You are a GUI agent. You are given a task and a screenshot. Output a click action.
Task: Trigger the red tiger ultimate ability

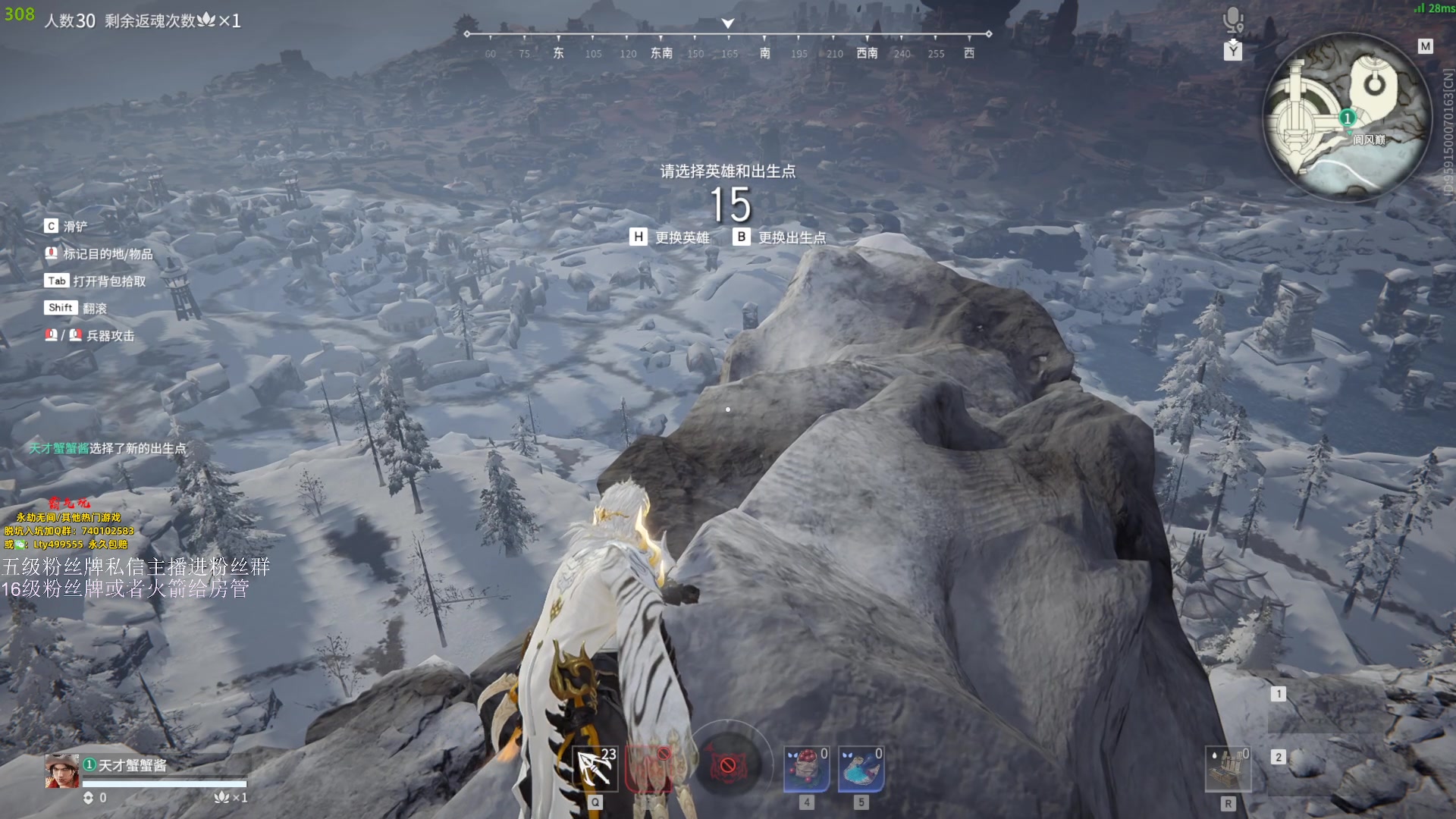(728, 765)
